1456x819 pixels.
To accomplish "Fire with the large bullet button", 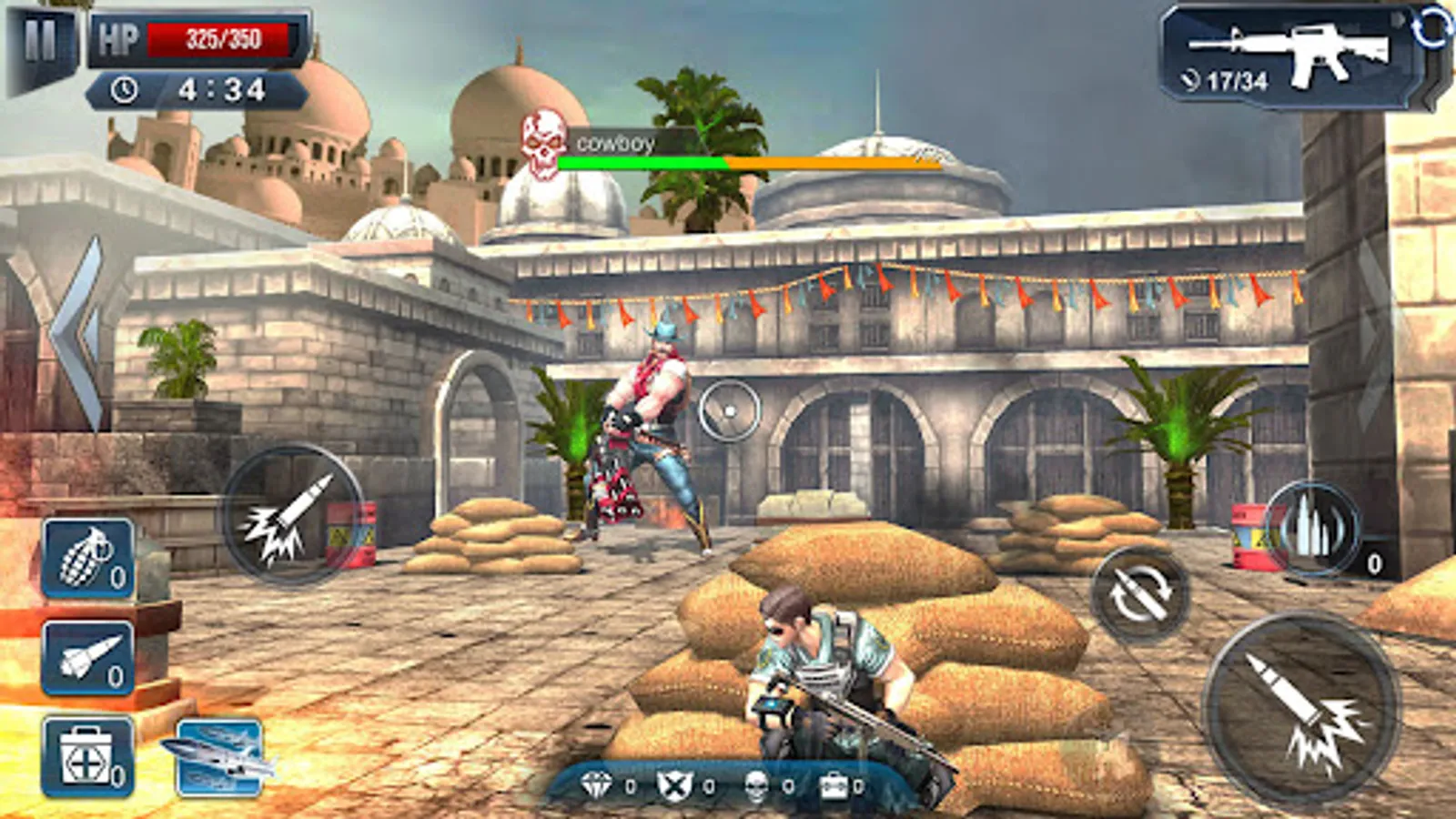I will tap(1300, 710).
